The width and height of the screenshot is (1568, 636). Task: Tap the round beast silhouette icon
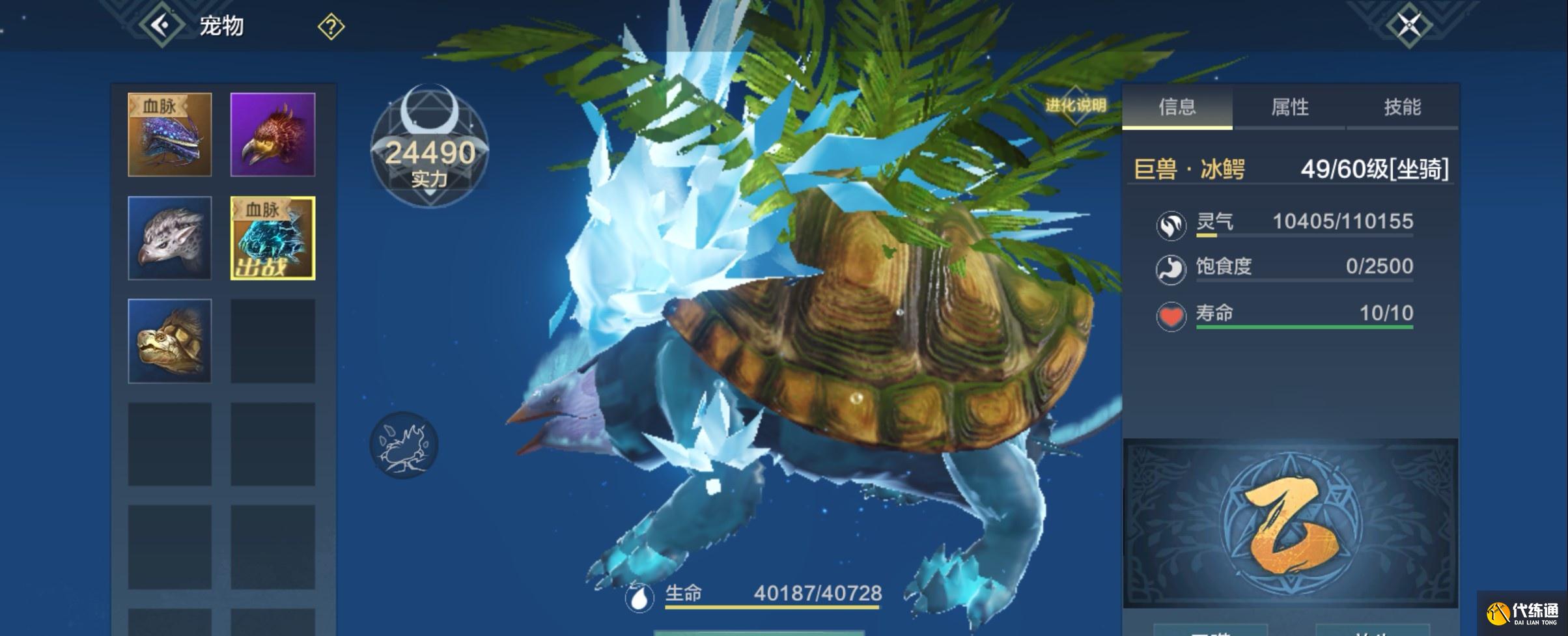404,445
